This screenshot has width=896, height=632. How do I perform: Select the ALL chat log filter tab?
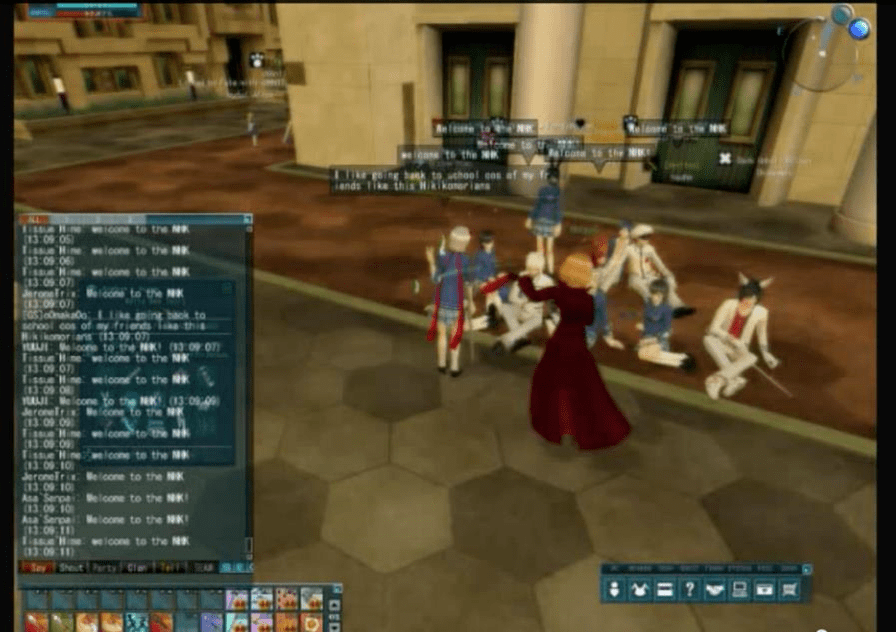(x=33, y=219)
